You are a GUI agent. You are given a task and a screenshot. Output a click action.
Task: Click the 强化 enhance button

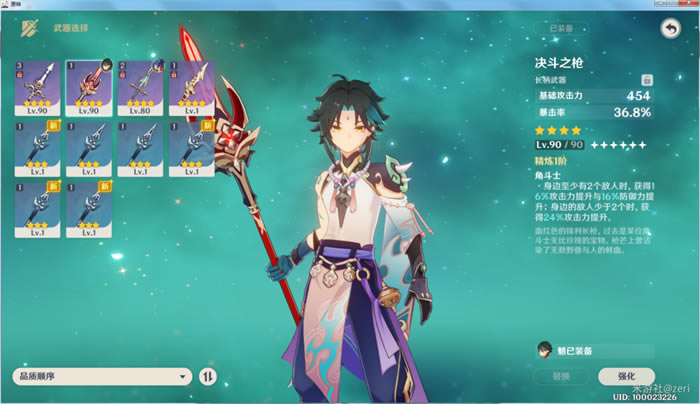tap(627, 376)
